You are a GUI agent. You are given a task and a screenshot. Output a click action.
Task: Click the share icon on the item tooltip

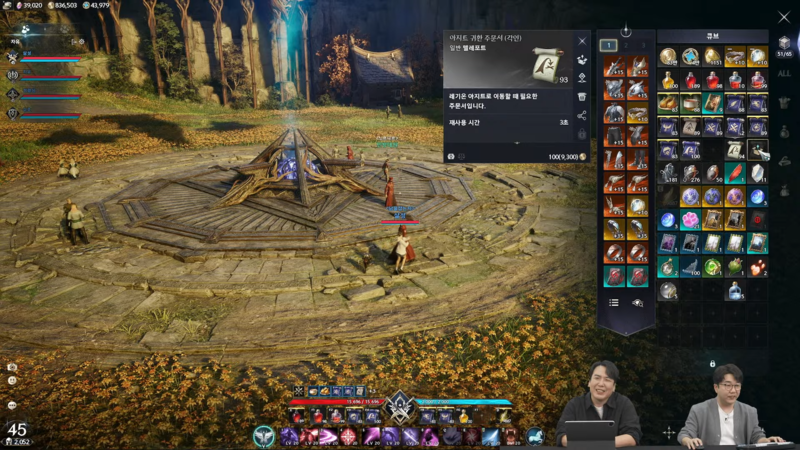(x=582, y=115)
